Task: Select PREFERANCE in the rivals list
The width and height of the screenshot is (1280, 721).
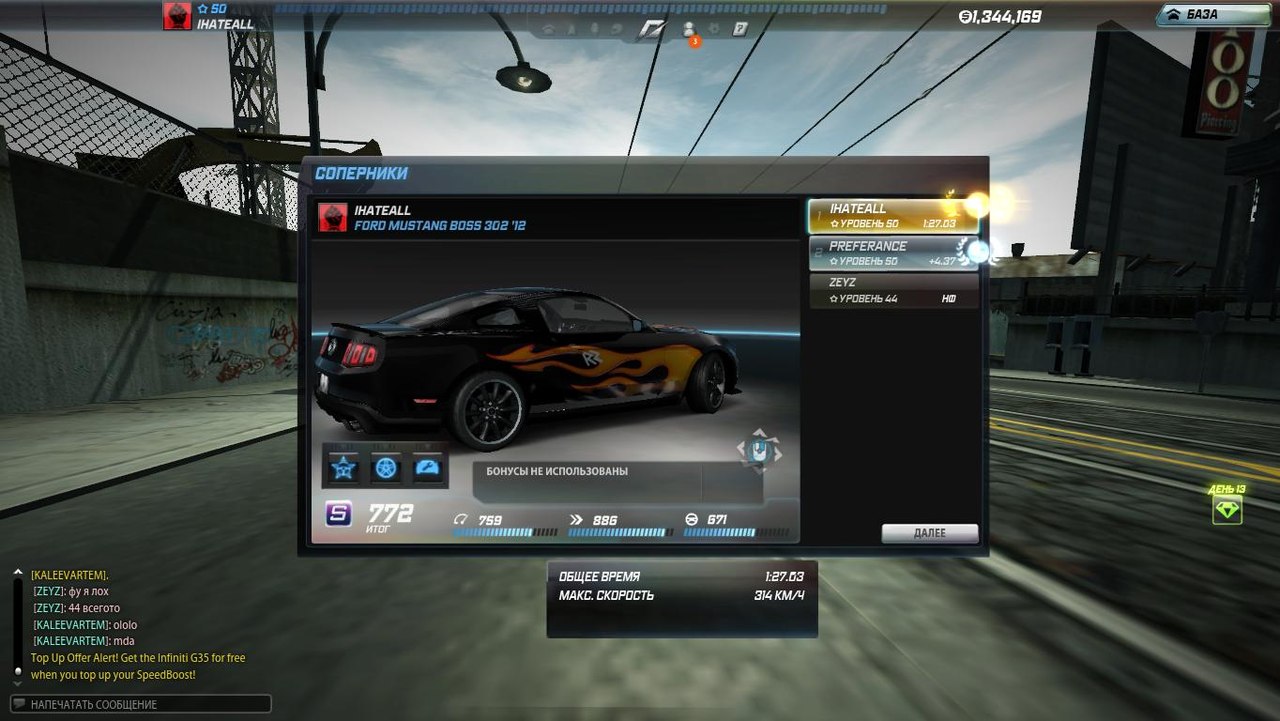Action: click(892, 253)
